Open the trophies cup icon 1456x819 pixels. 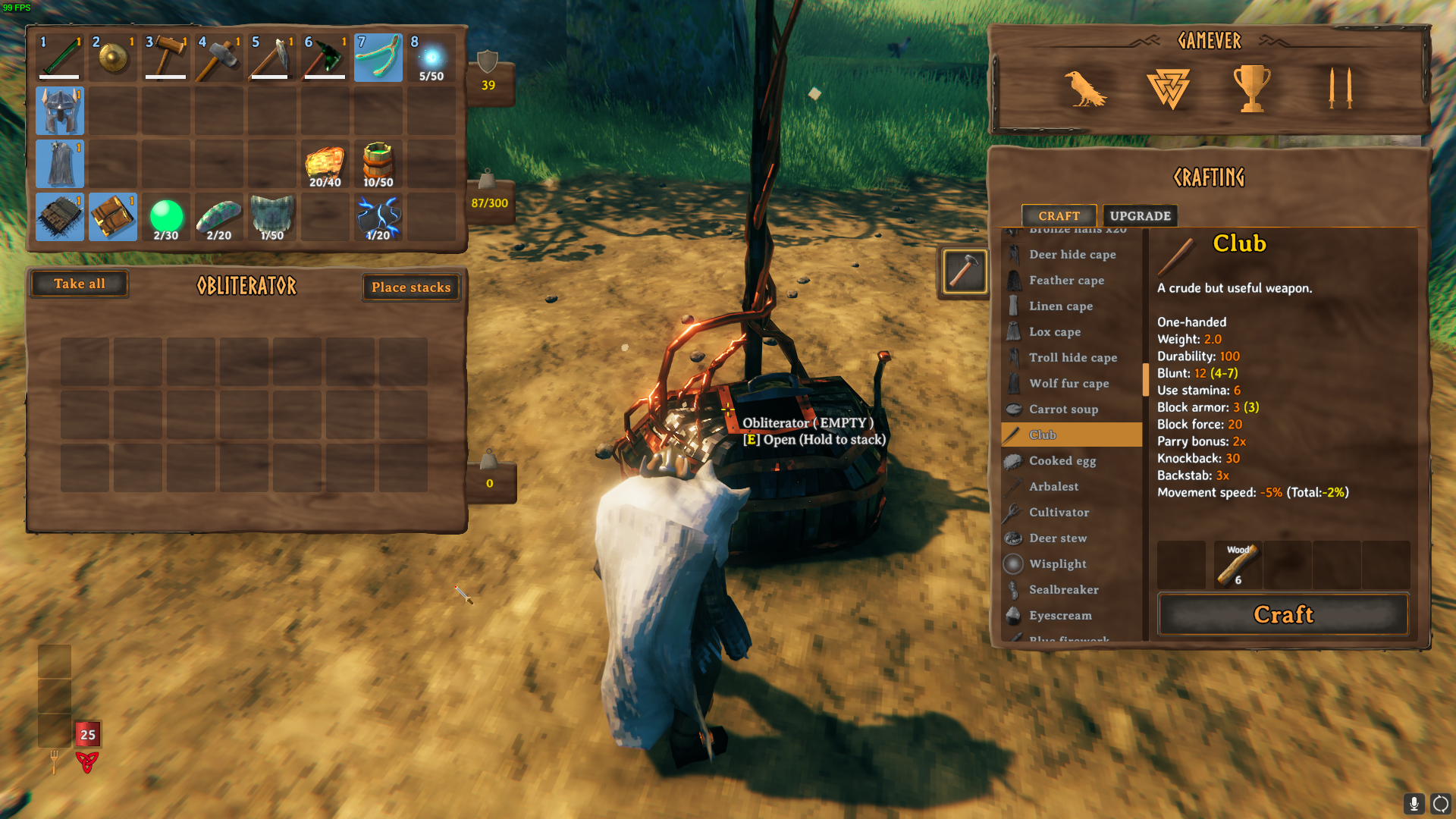coord(1251,89)
